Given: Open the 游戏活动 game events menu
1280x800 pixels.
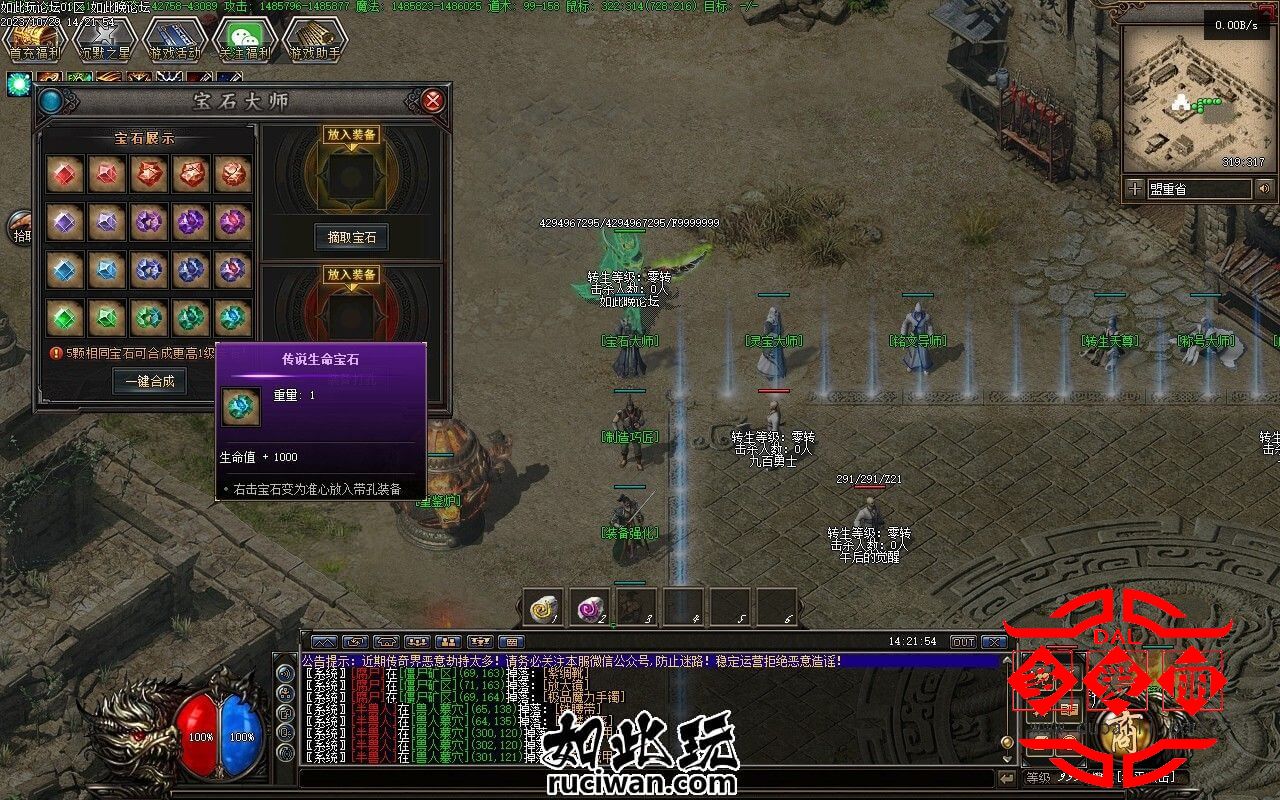Looking at the screenshot, I should [x=174, y=40].
